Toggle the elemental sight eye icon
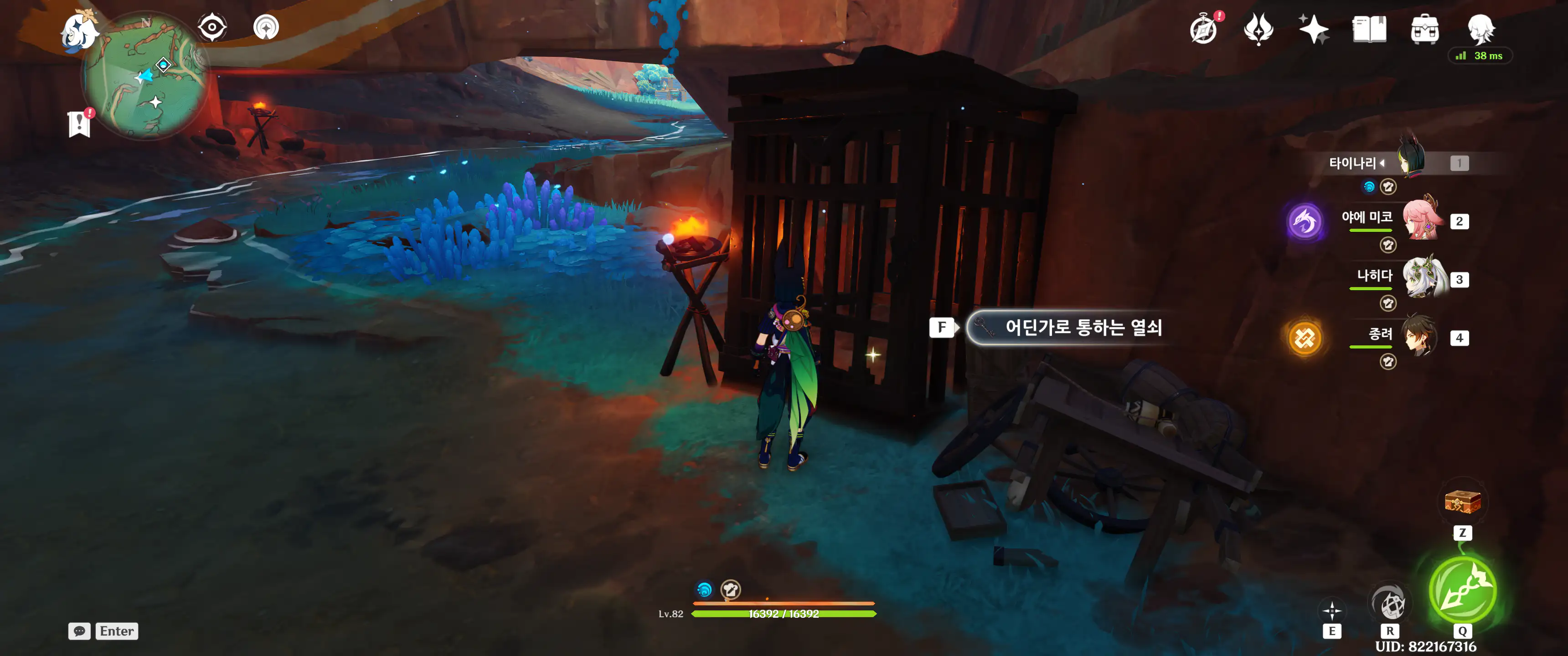Viewport: 1568px width, 656px height. [x=212, y=27]
